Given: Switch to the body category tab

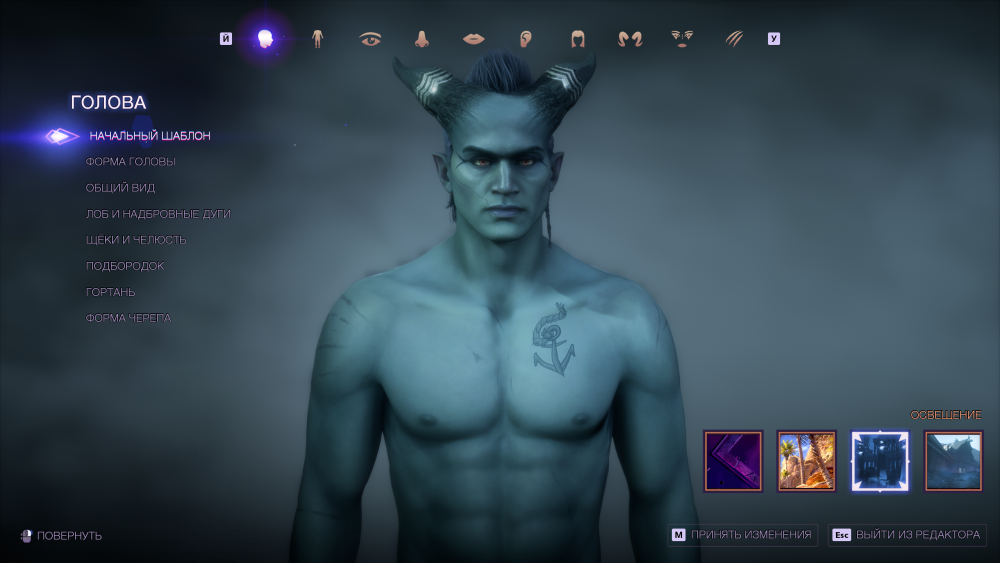Looking at the screenshot, I should pyautogui.click(x=318, y=39).
